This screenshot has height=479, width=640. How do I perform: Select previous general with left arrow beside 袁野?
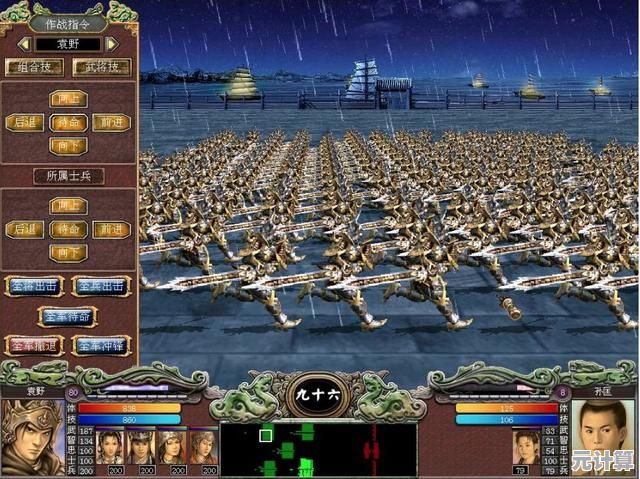tap(22, 44)
